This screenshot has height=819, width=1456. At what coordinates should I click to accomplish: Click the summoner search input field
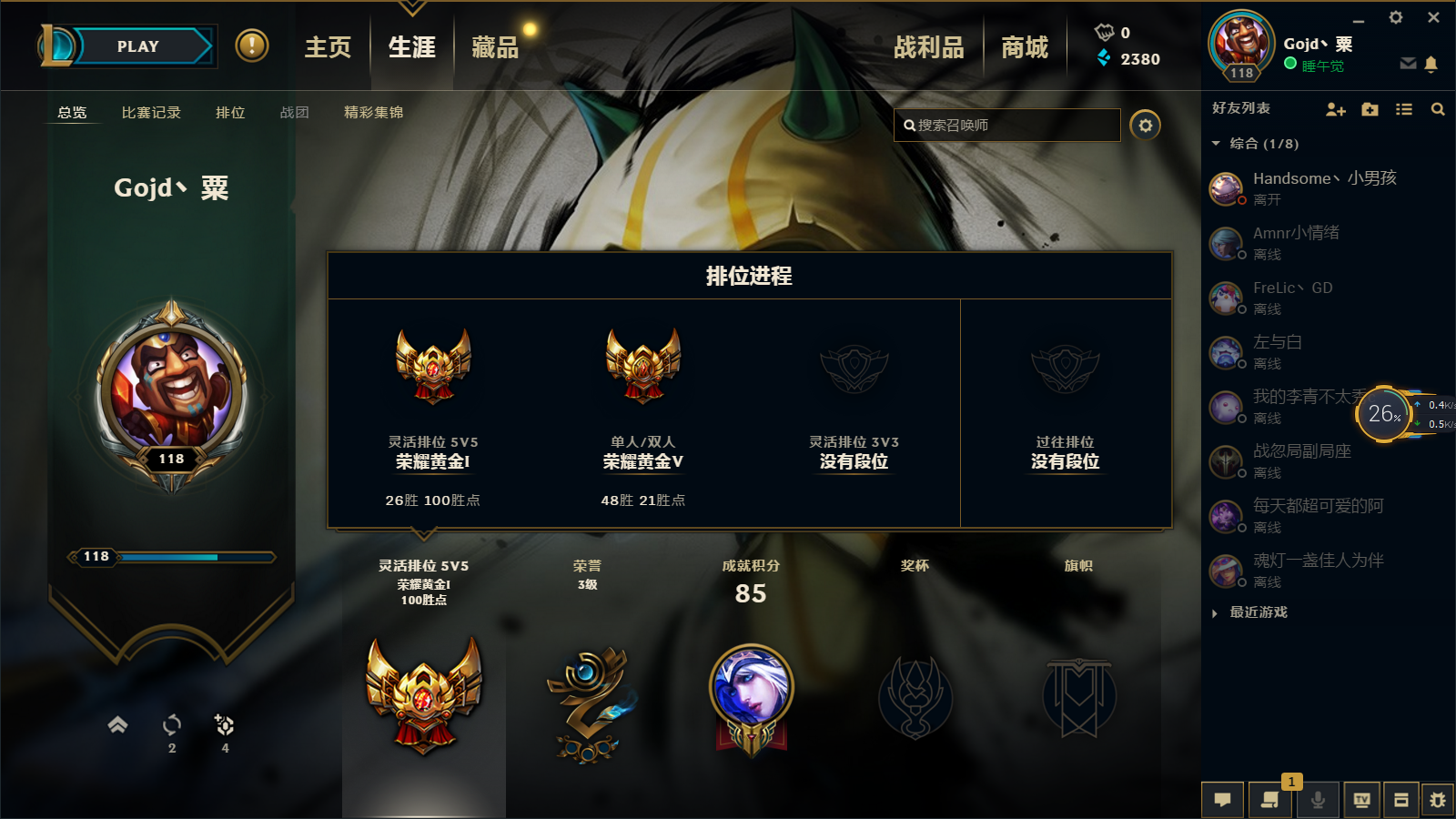coord(1006,125)
